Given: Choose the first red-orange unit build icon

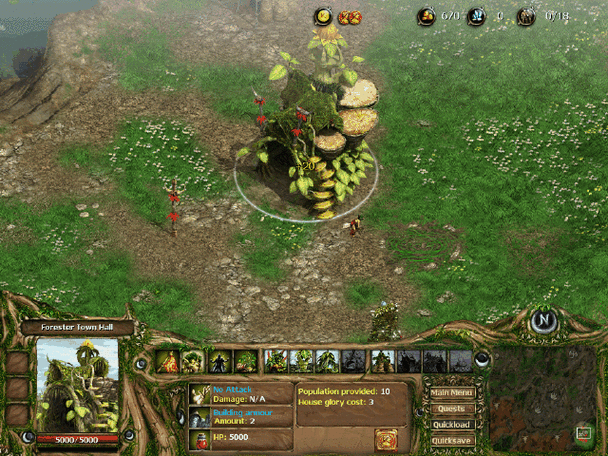Looking at the screenshot, I should tap(168, 361).
